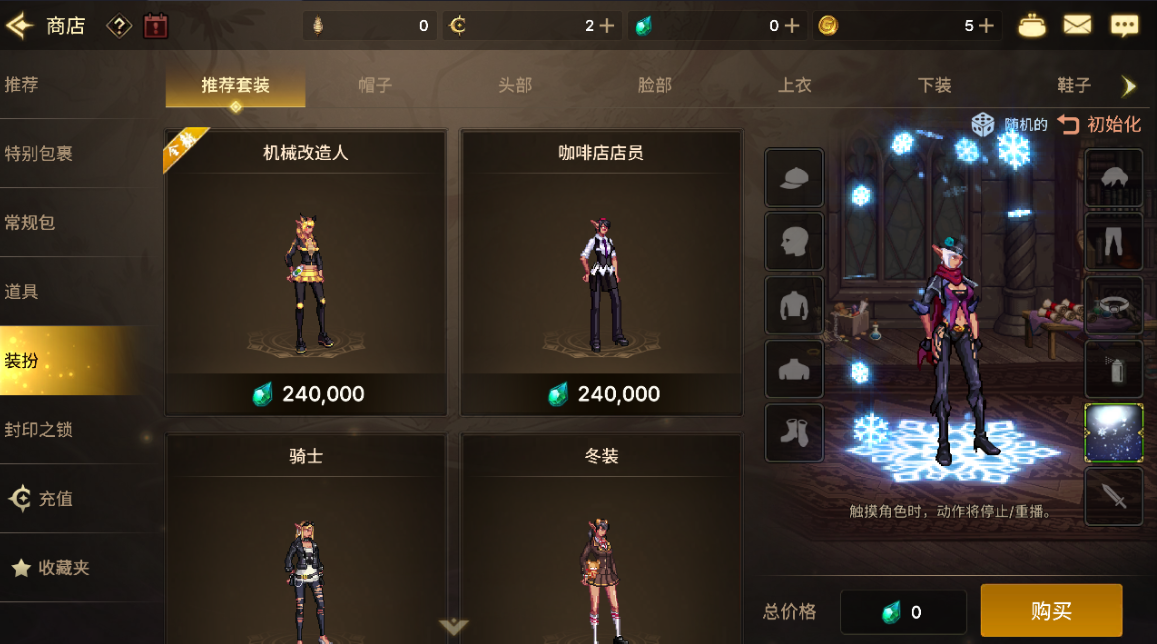Reset the preview with 初始化
1157x644 pixels.
(x=1100, y=125)
